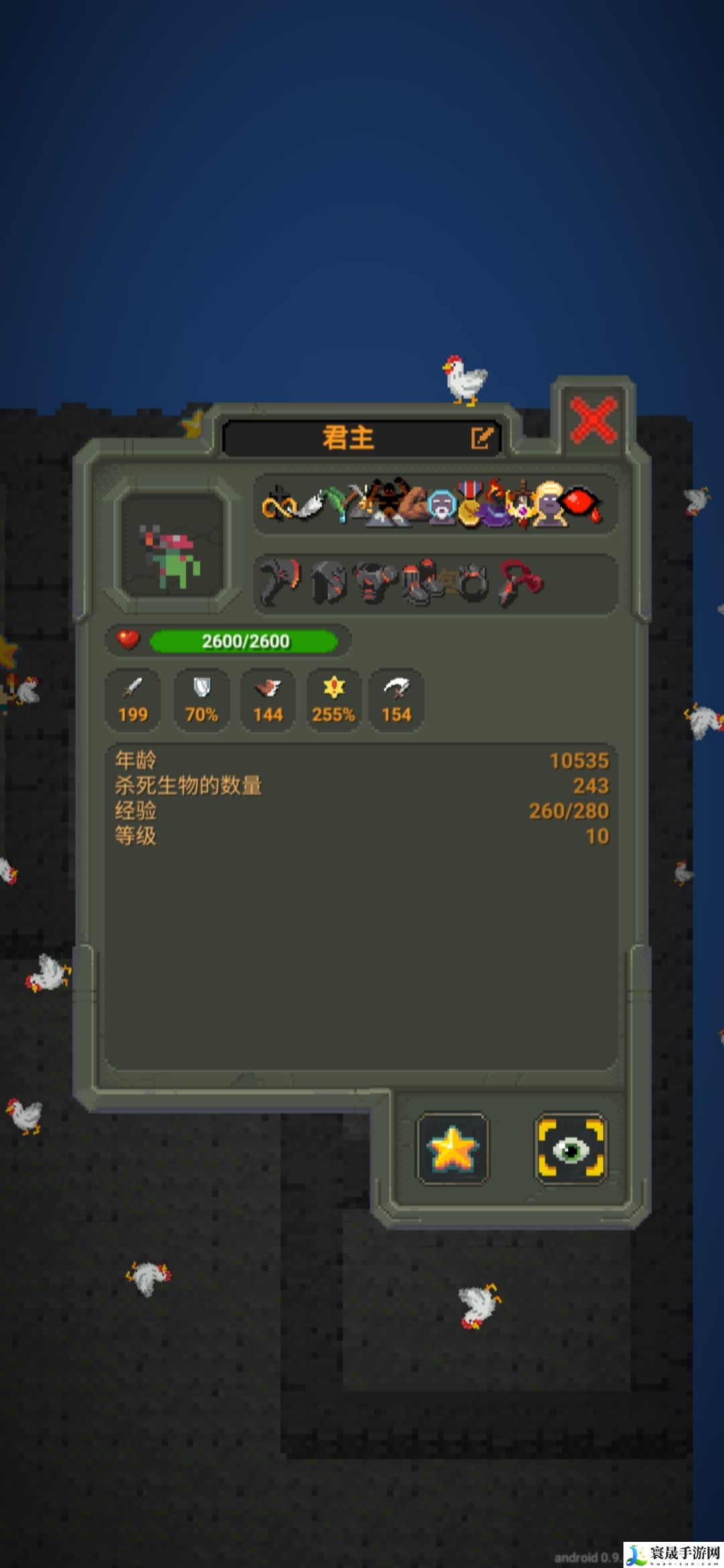Inspect the bloodlust red eye trait
Image resolution: width=724 pixels, height=1568 pixels.
point(581,504)
